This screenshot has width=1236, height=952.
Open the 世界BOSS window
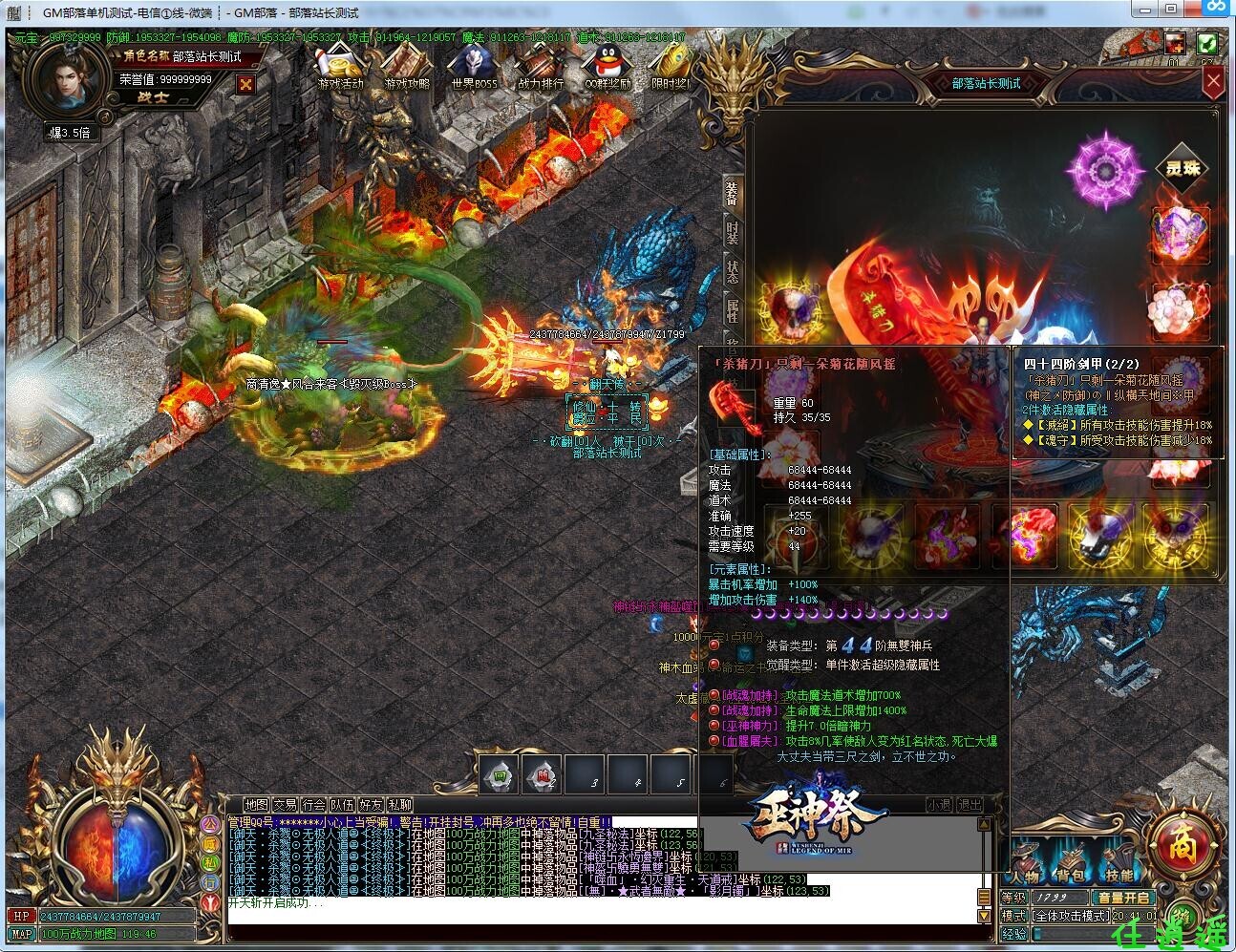click(473, 69)
